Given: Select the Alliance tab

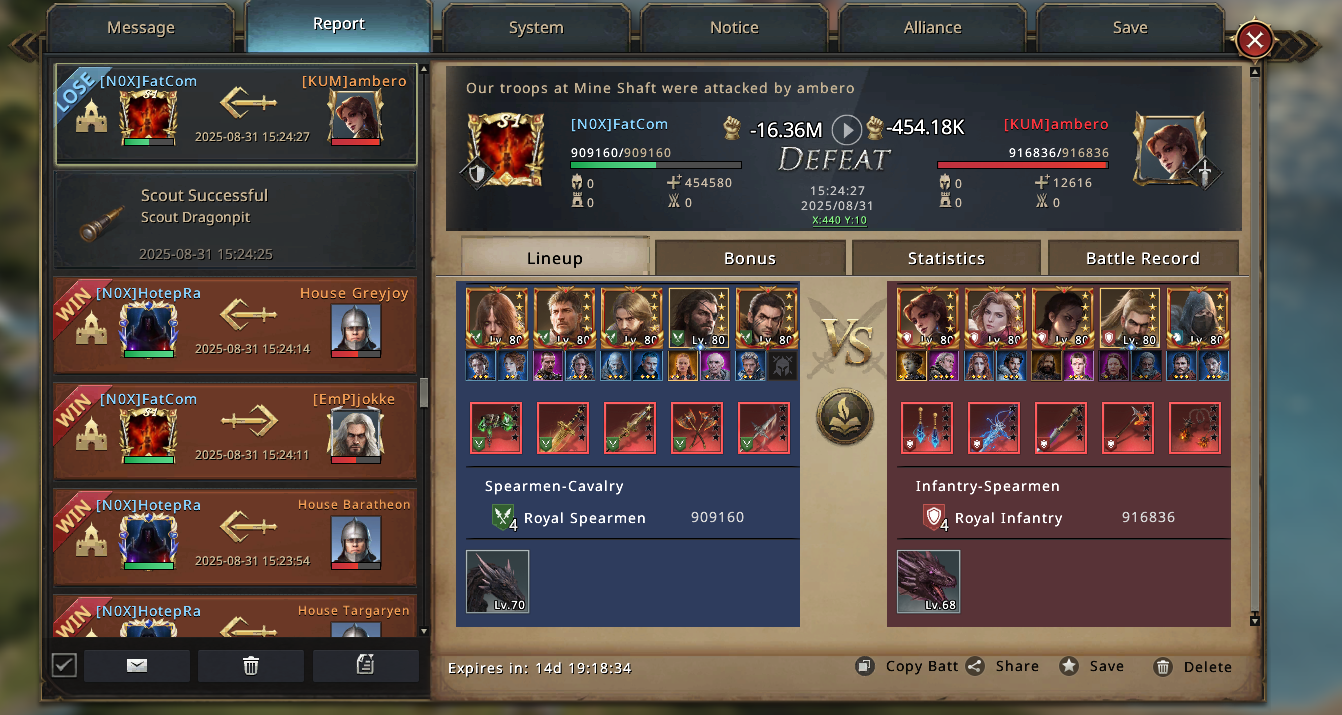Looking at the screenshot, I should tap(932, 28).
